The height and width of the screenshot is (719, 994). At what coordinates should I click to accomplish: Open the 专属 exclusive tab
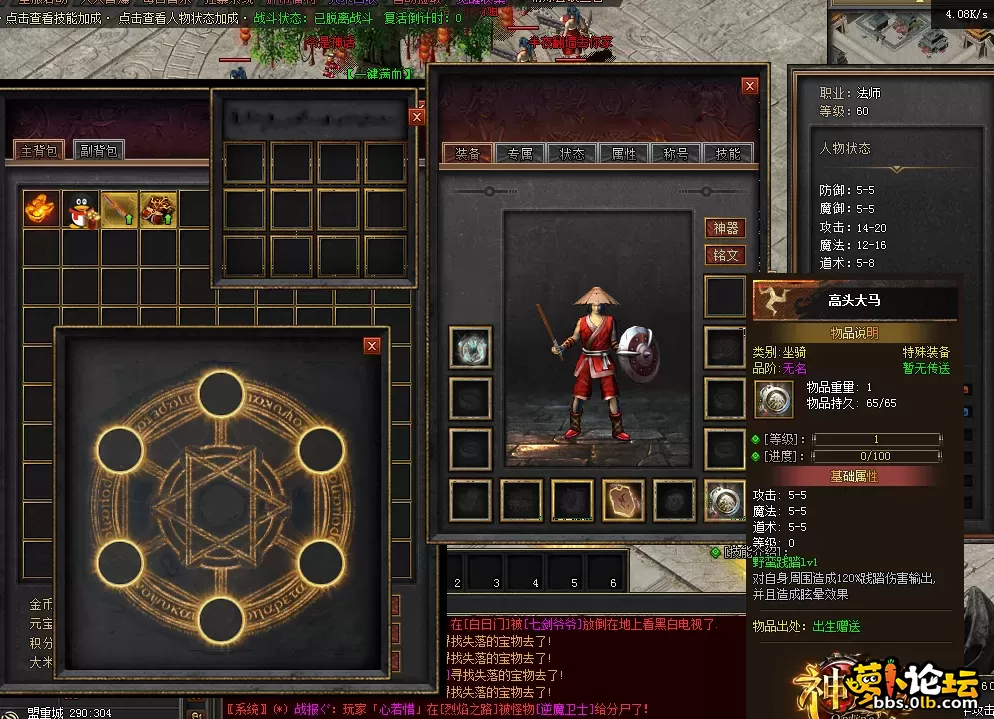[x=520, y=154]
